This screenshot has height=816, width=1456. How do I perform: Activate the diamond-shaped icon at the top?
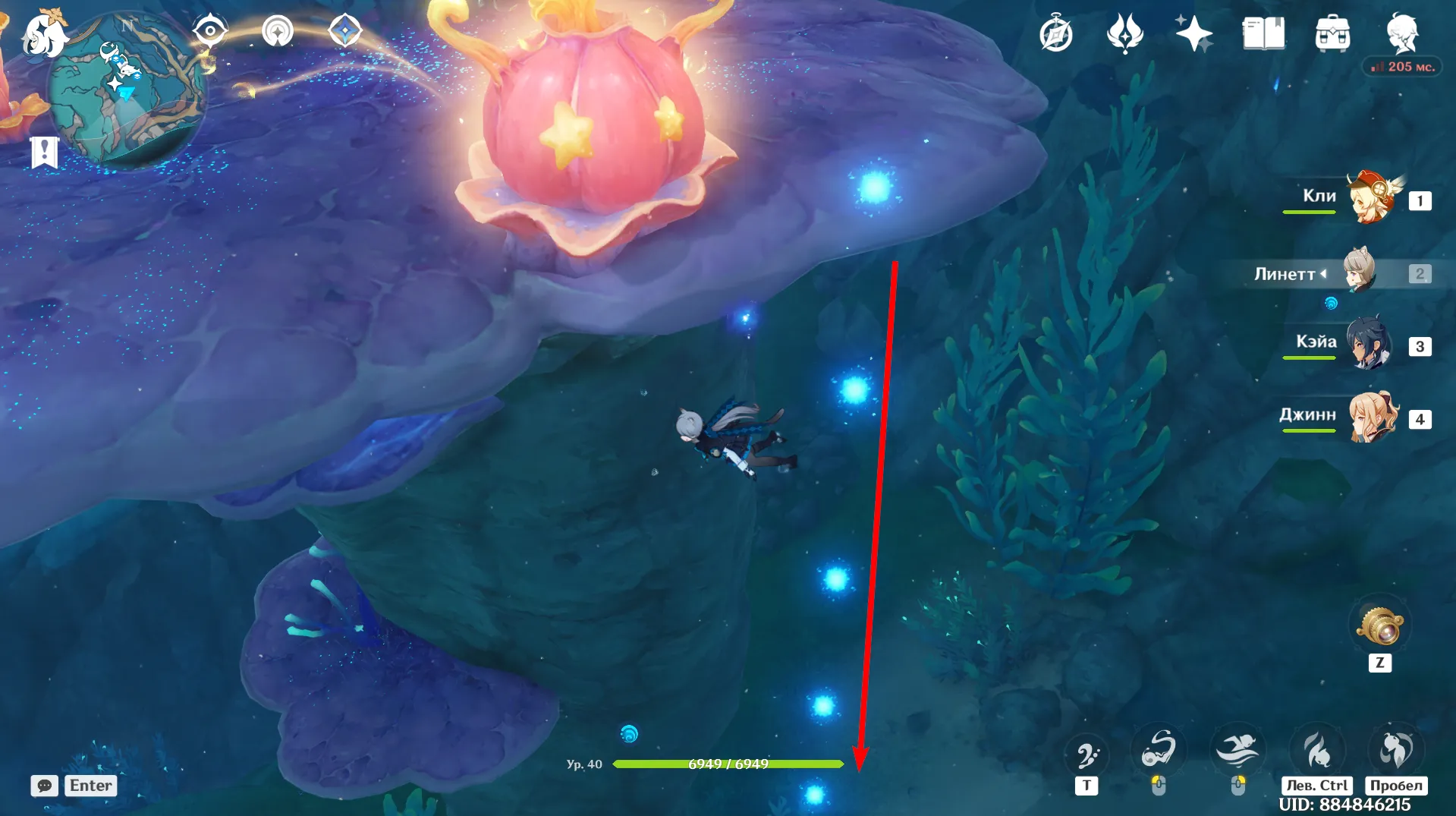(345, 31)
